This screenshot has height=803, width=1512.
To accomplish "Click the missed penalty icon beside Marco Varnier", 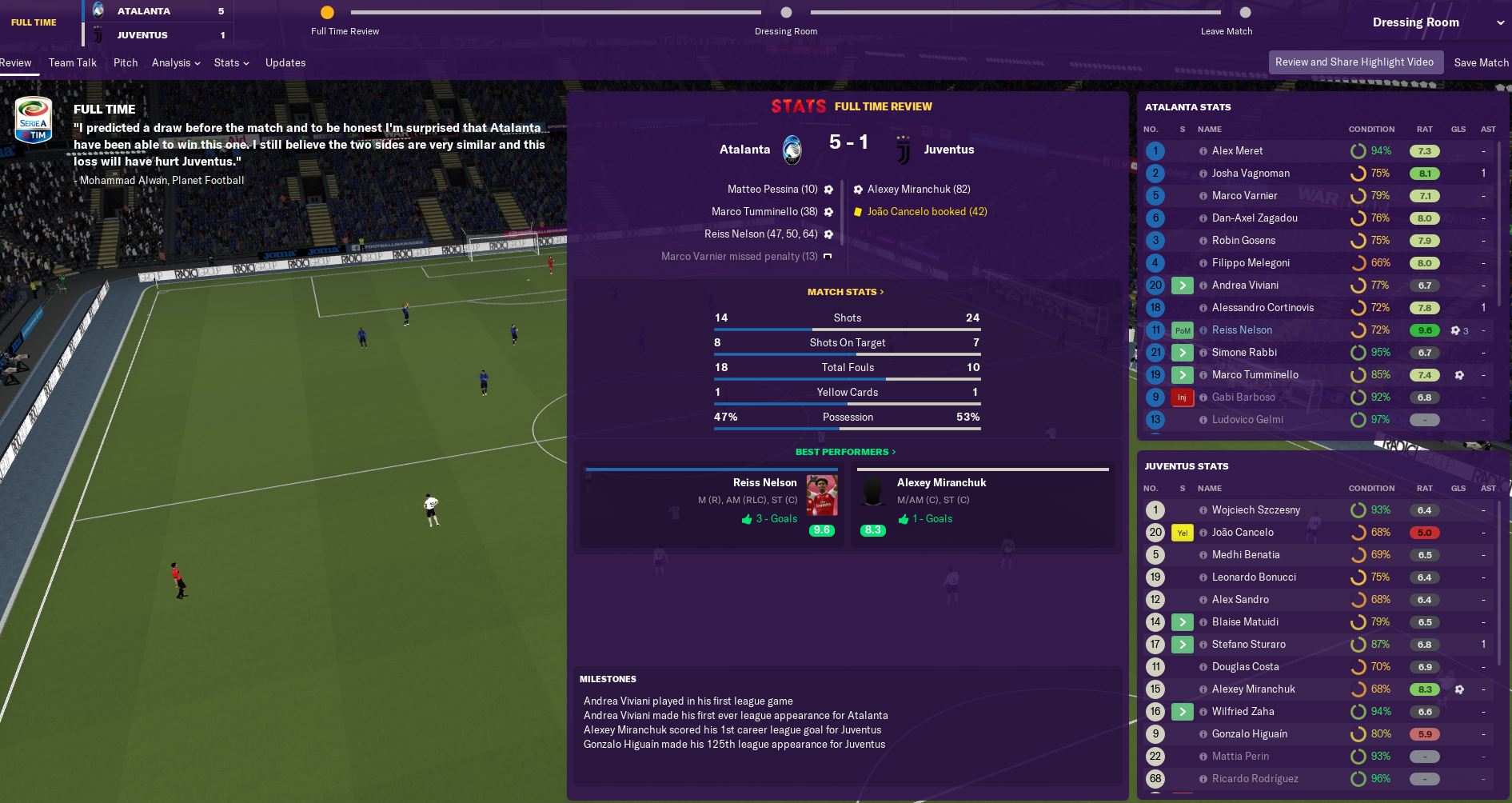I will [828, 256].
